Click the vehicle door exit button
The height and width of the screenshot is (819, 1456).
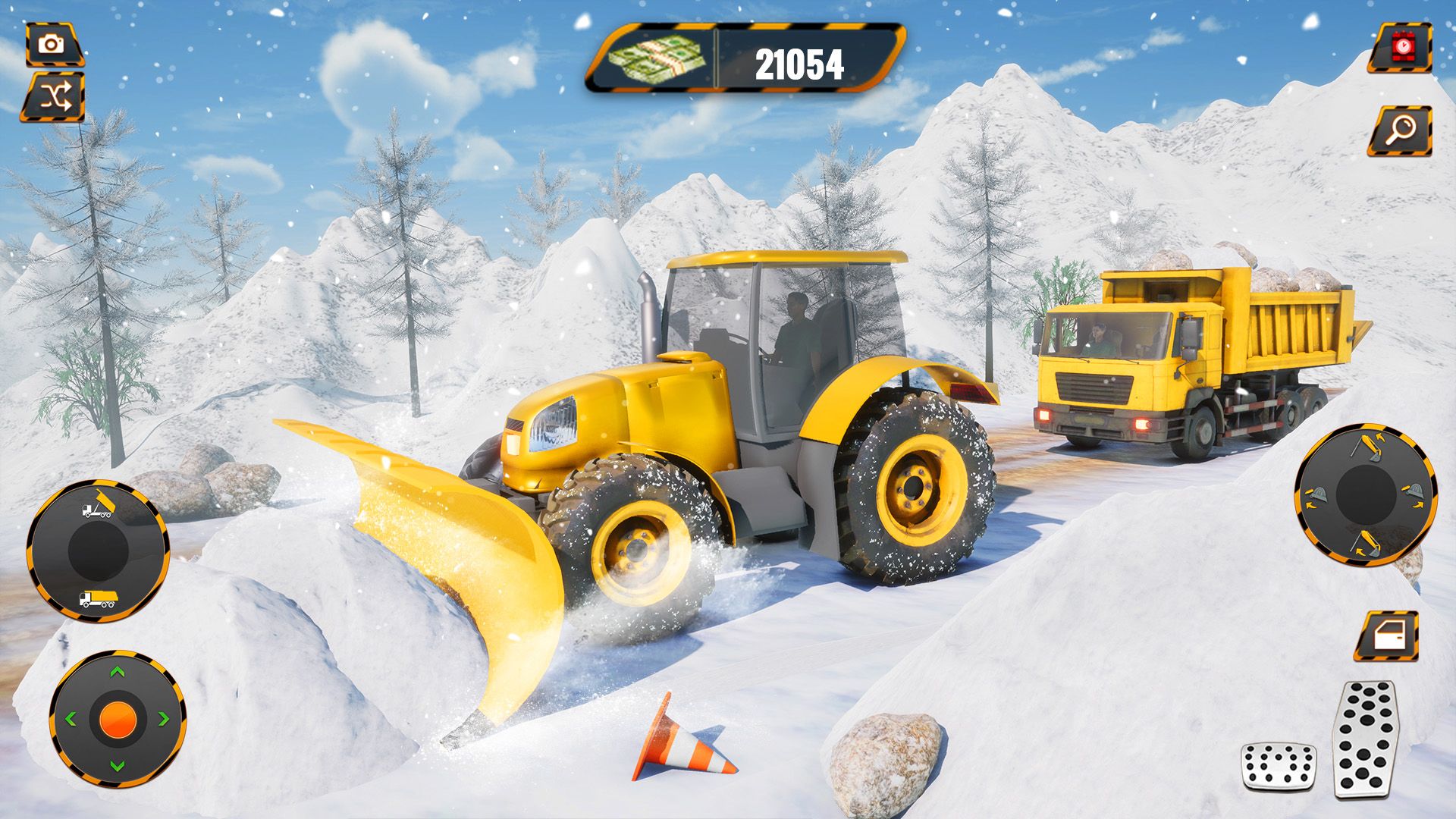pos(1387,636)
